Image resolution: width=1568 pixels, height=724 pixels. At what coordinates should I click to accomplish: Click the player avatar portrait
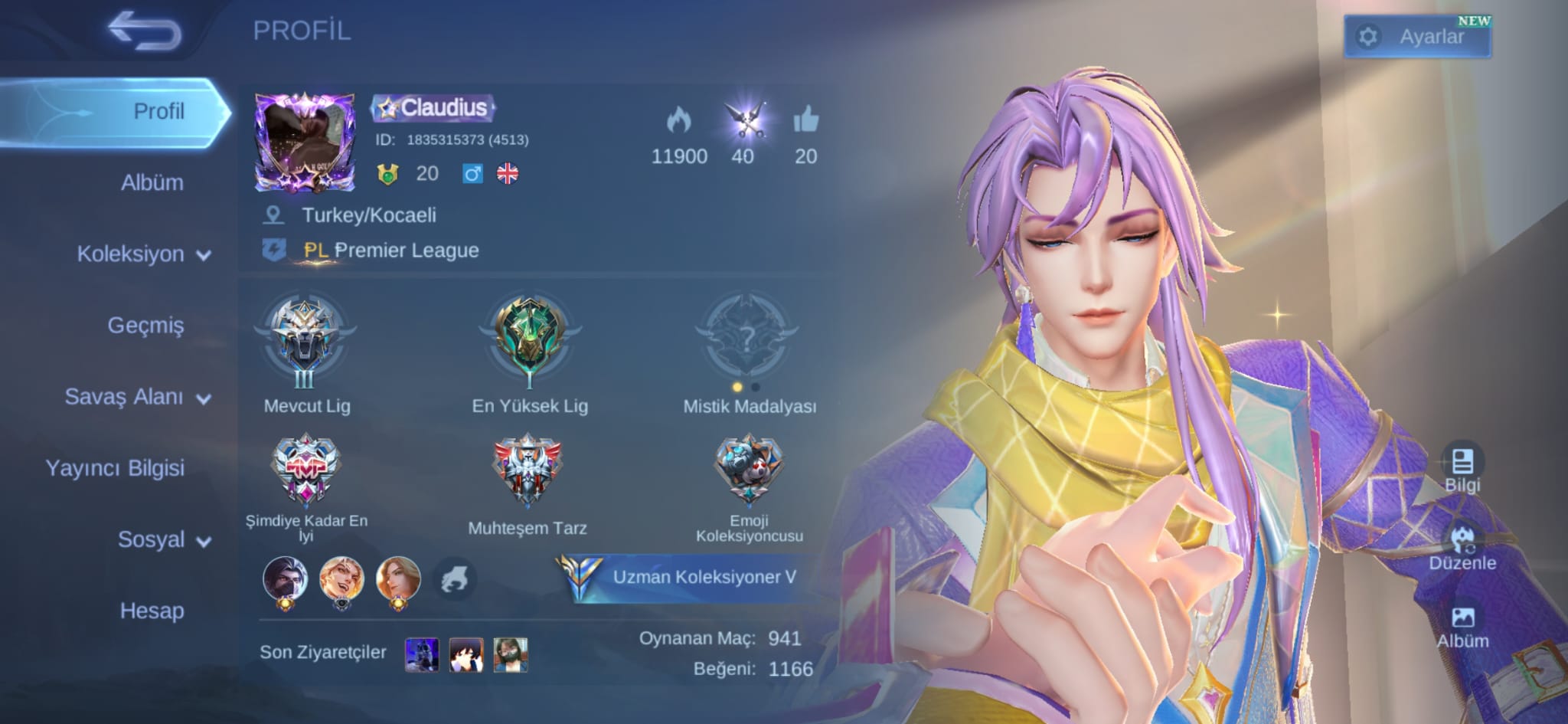305,143
